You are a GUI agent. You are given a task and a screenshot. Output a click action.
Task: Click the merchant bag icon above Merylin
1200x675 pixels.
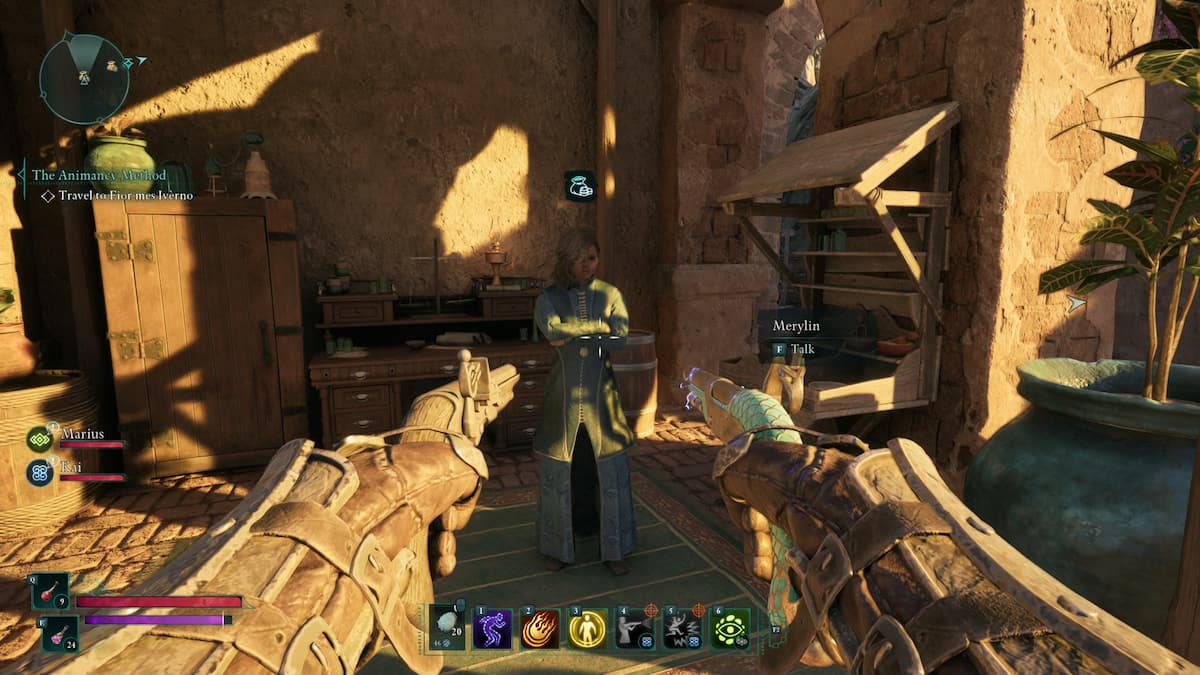tap(580, 186)
